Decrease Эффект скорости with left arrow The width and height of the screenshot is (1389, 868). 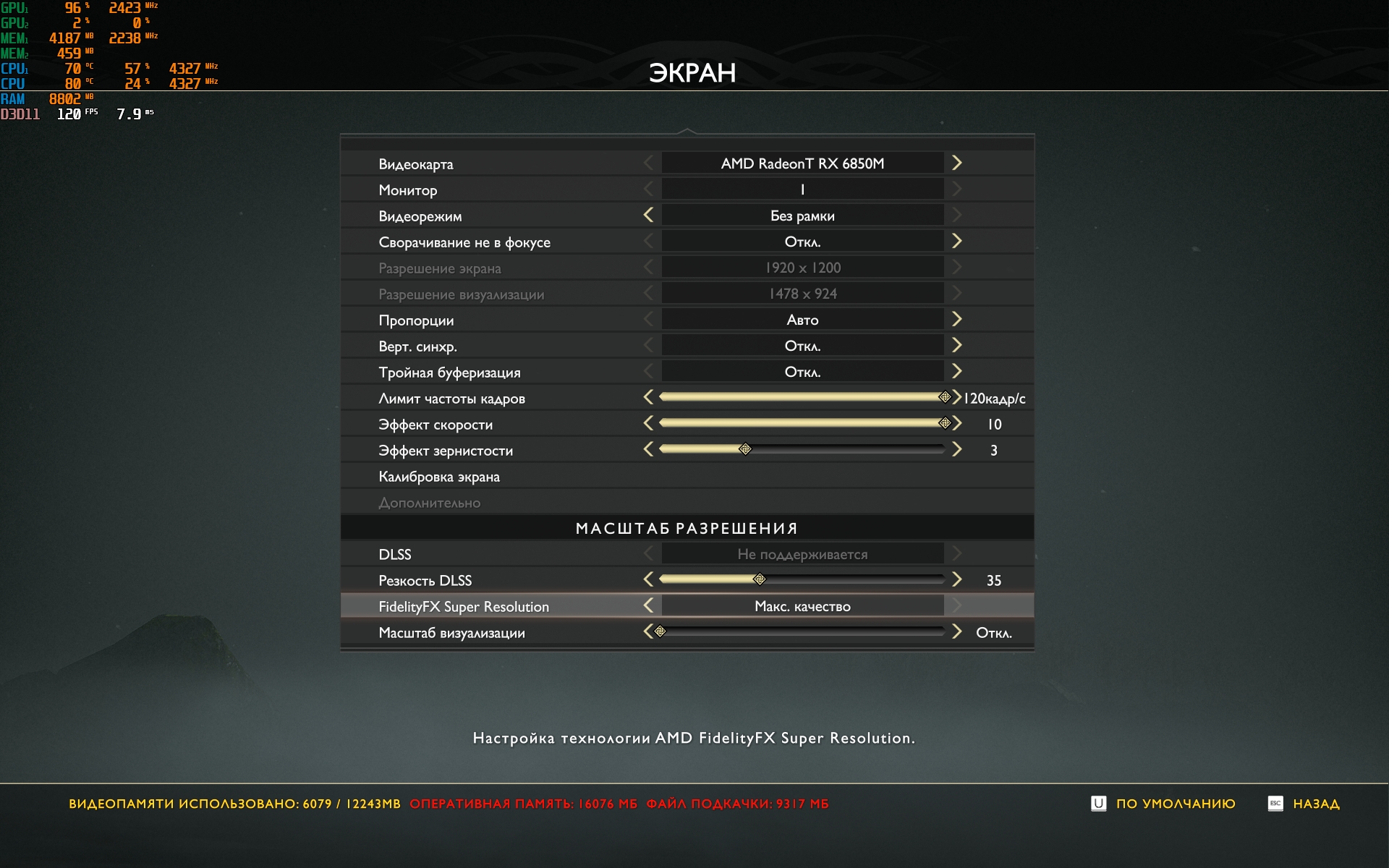point(648,423)
